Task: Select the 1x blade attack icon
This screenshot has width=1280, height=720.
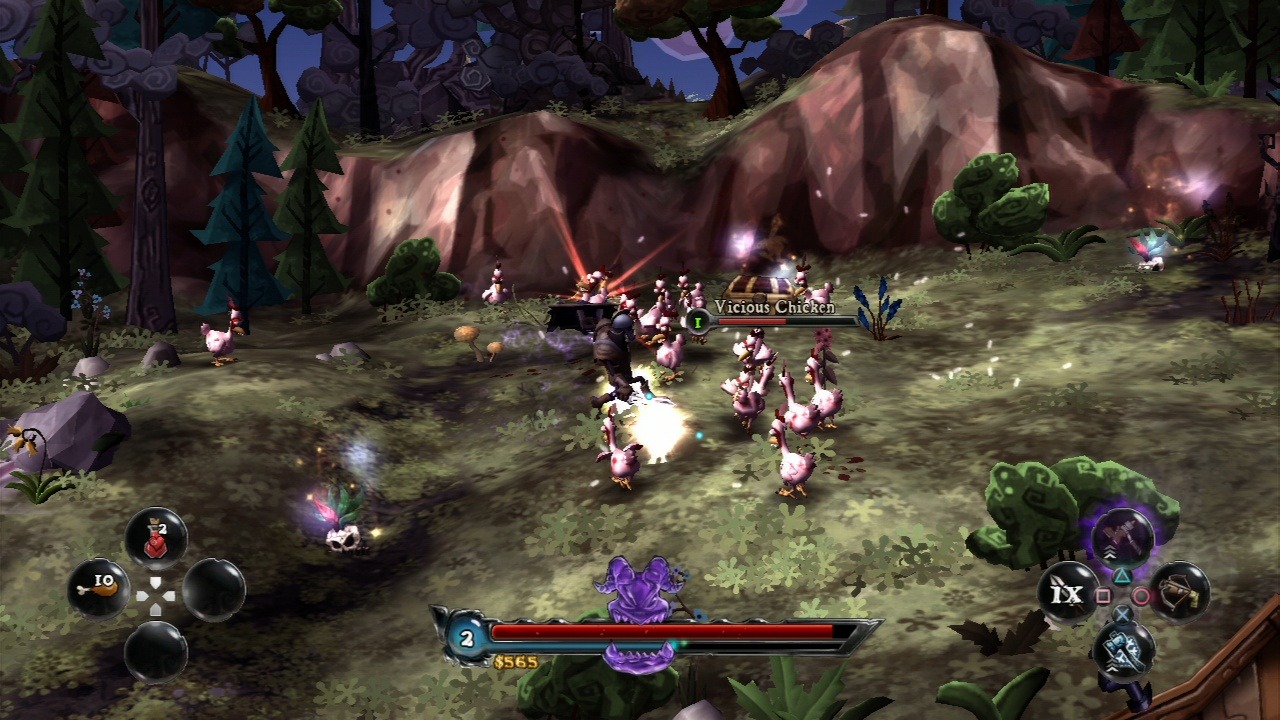Action: 1066,593
